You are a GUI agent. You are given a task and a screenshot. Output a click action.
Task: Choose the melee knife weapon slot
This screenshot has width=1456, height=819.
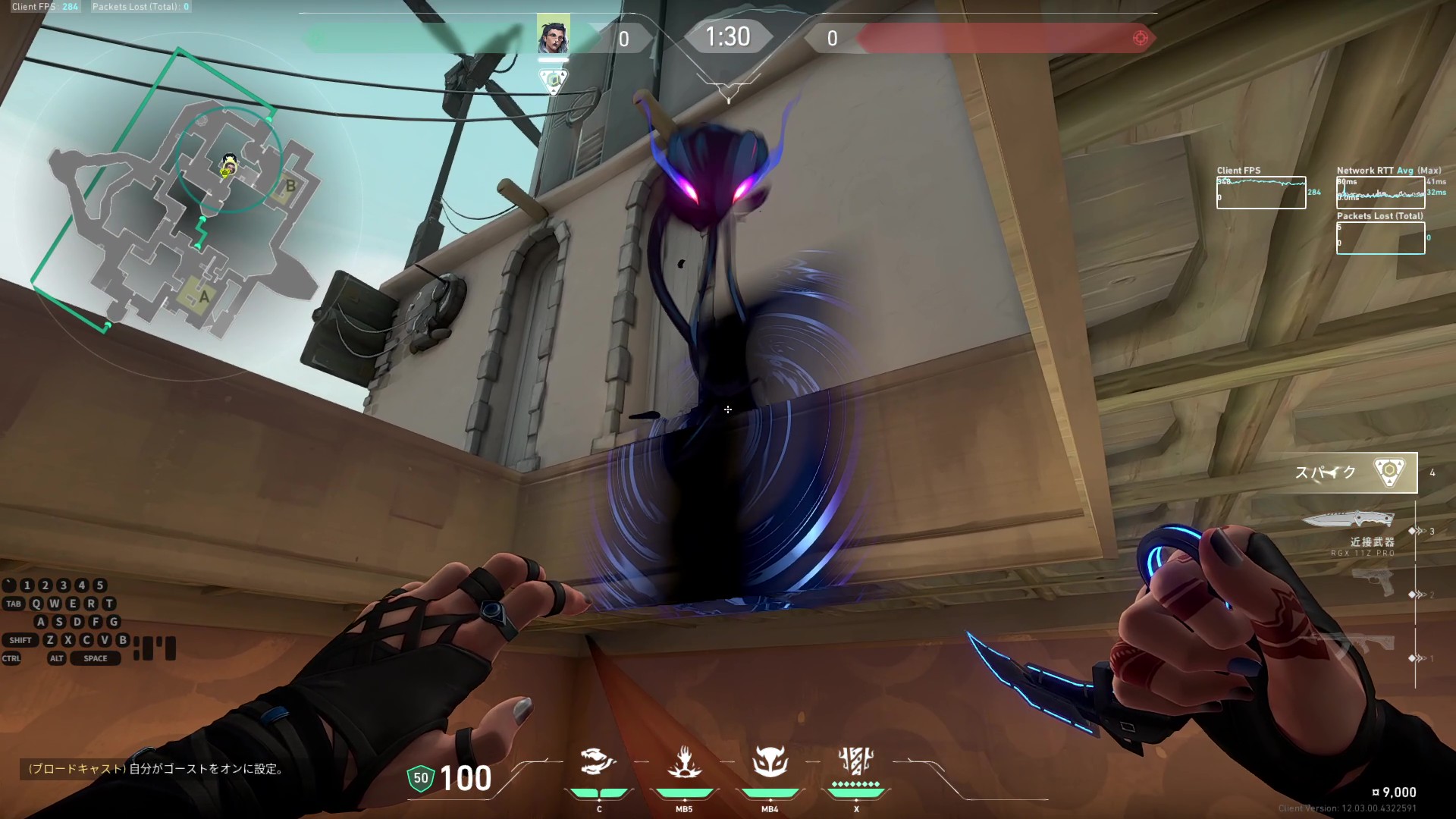coord(1348,520)
